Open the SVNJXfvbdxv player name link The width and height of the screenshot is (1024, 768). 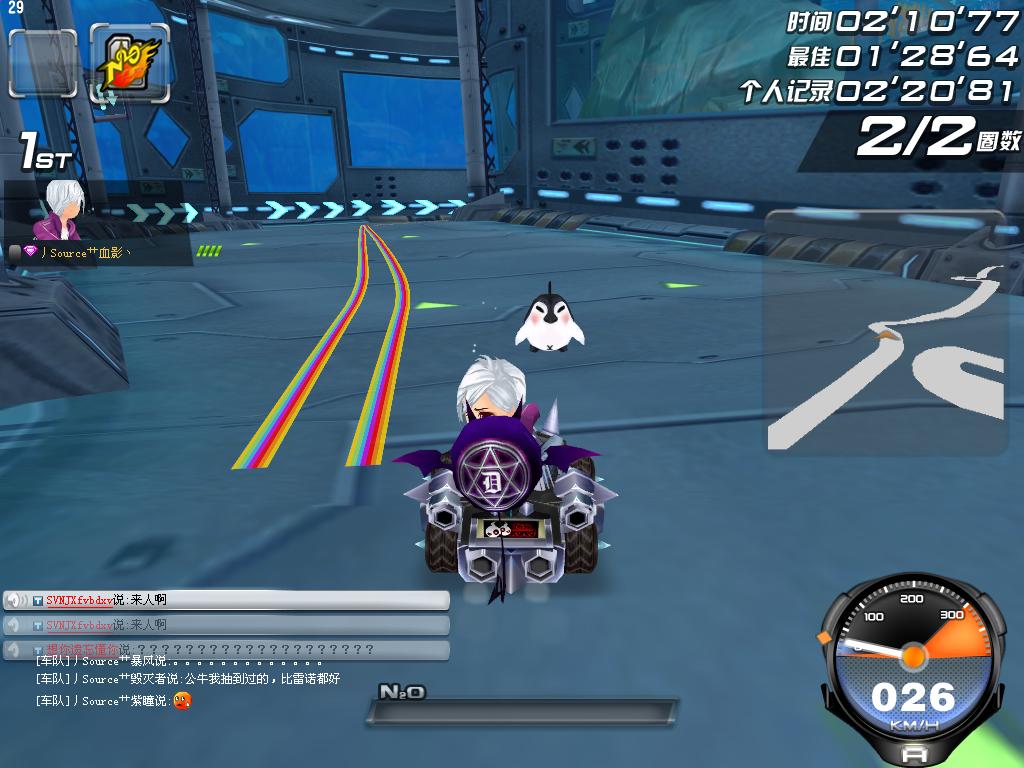pos(79,600)
